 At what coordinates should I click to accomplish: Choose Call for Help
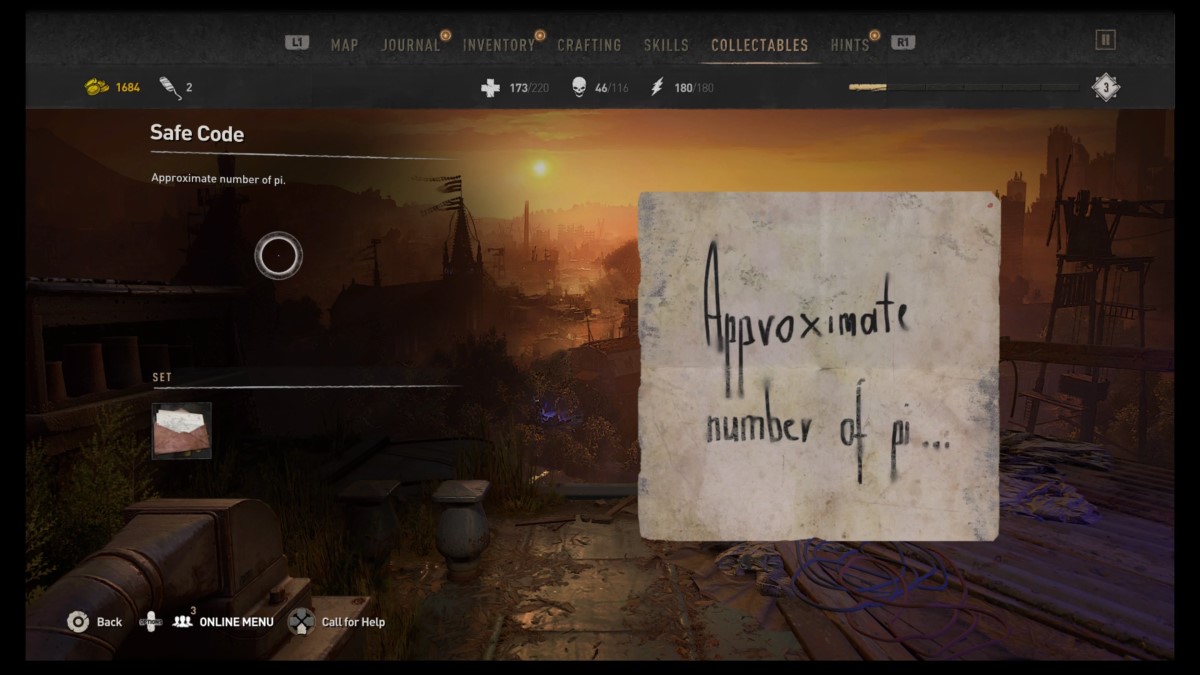tap(352, 622)
